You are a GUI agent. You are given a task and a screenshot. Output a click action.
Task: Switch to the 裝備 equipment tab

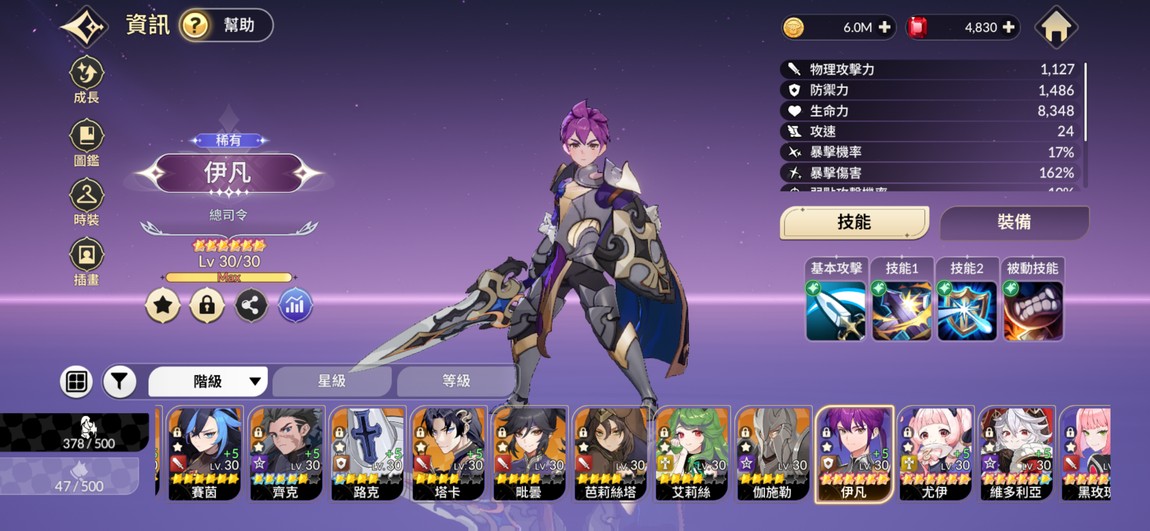click(1014, 222)
